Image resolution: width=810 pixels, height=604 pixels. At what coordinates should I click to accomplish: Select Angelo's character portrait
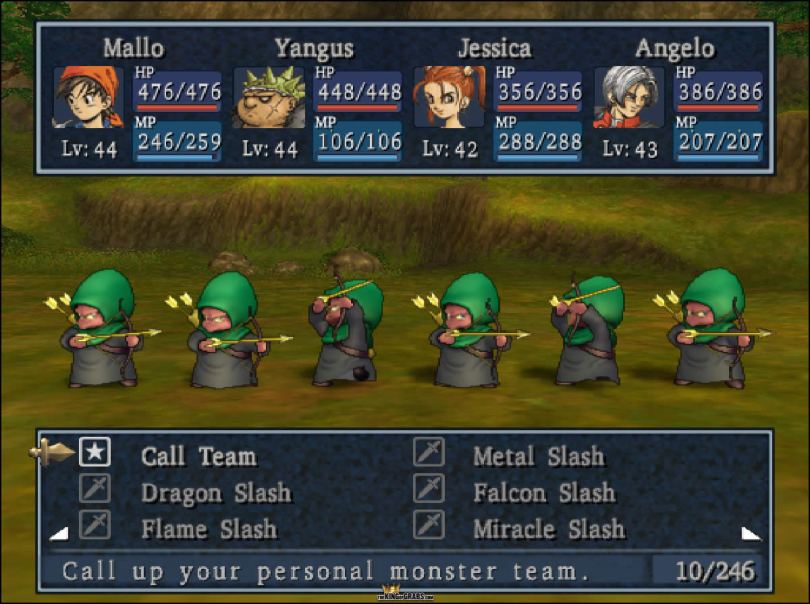pos(629,97)
